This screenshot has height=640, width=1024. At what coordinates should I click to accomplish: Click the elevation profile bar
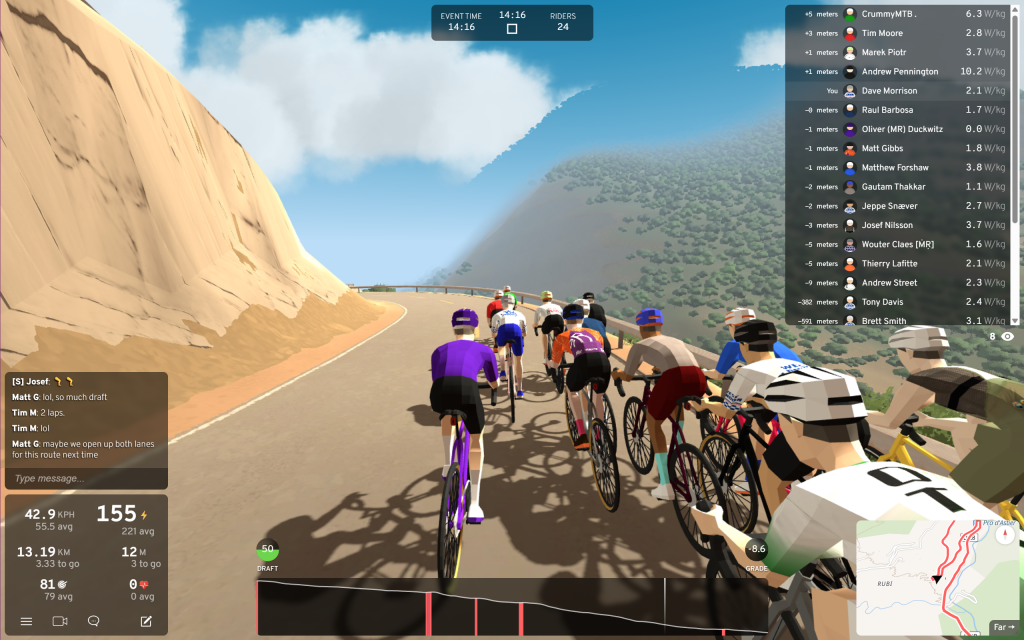click(x=511, y=606)
